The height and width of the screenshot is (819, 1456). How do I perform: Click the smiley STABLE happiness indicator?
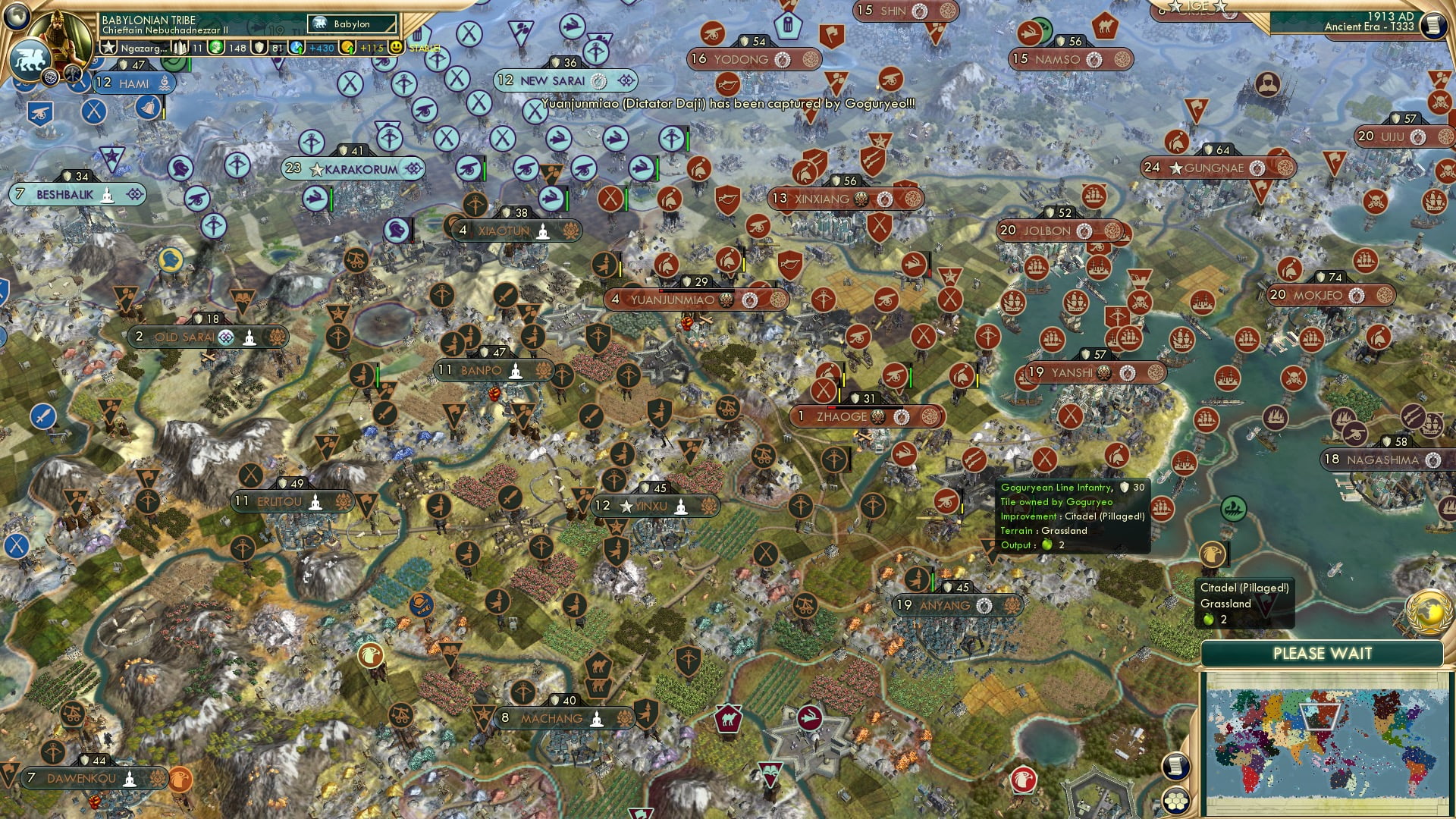point(397,47)
